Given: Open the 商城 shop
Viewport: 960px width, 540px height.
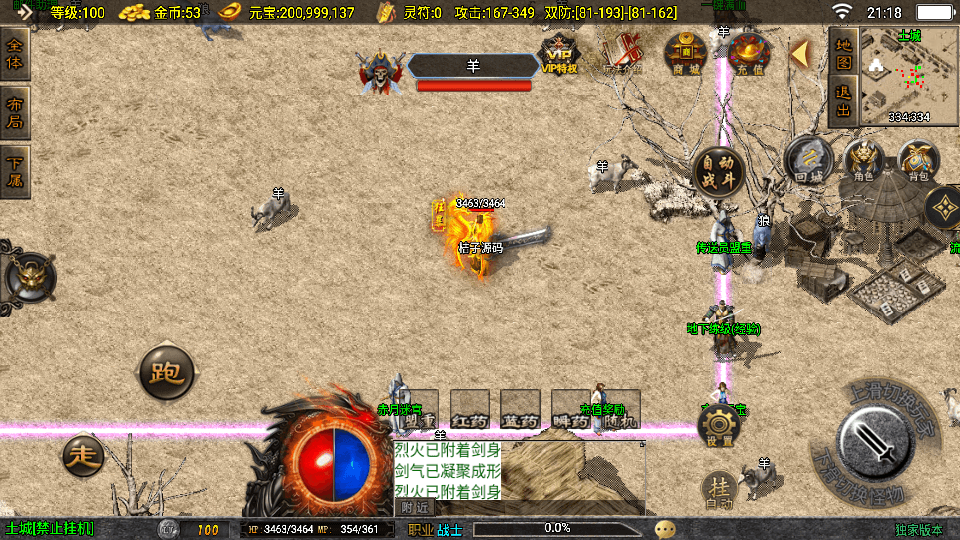Looking at the screenshot, I should pyautogui.click(x=686, y=53).
